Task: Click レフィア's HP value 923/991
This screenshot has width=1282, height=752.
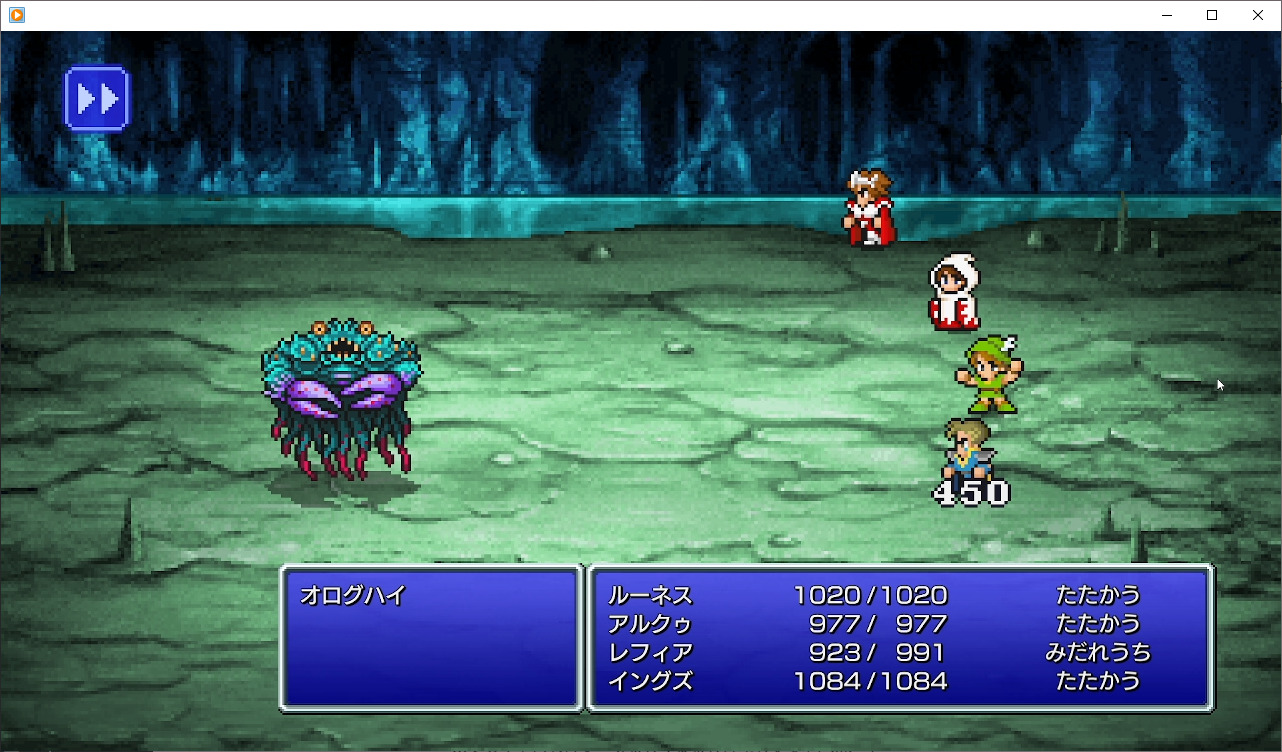Action: point(868,652)
